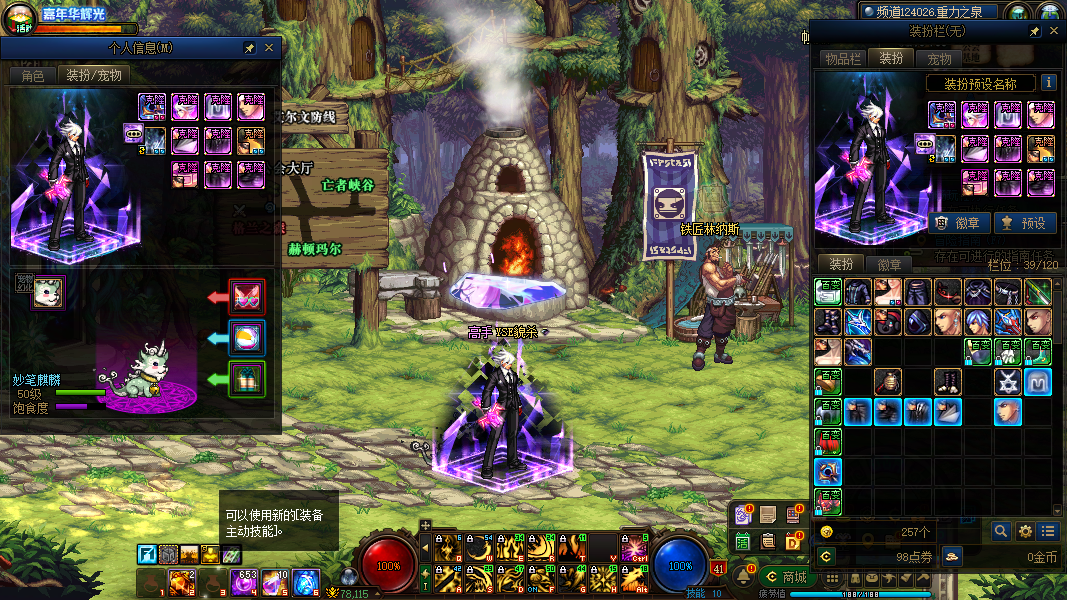Toggle the inventory list view button
The height and width of the screenshot is (600, 1067).
[x=1048, y=532]
